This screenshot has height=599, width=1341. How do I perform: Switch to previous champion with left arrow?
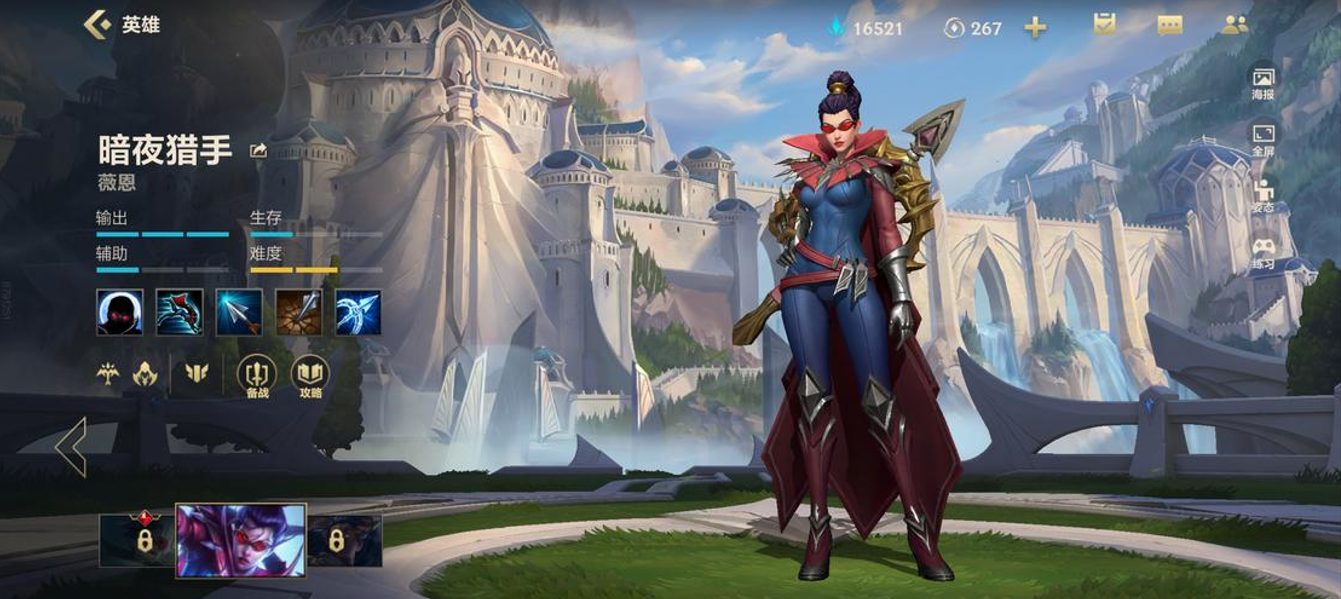tap(71, 447)
